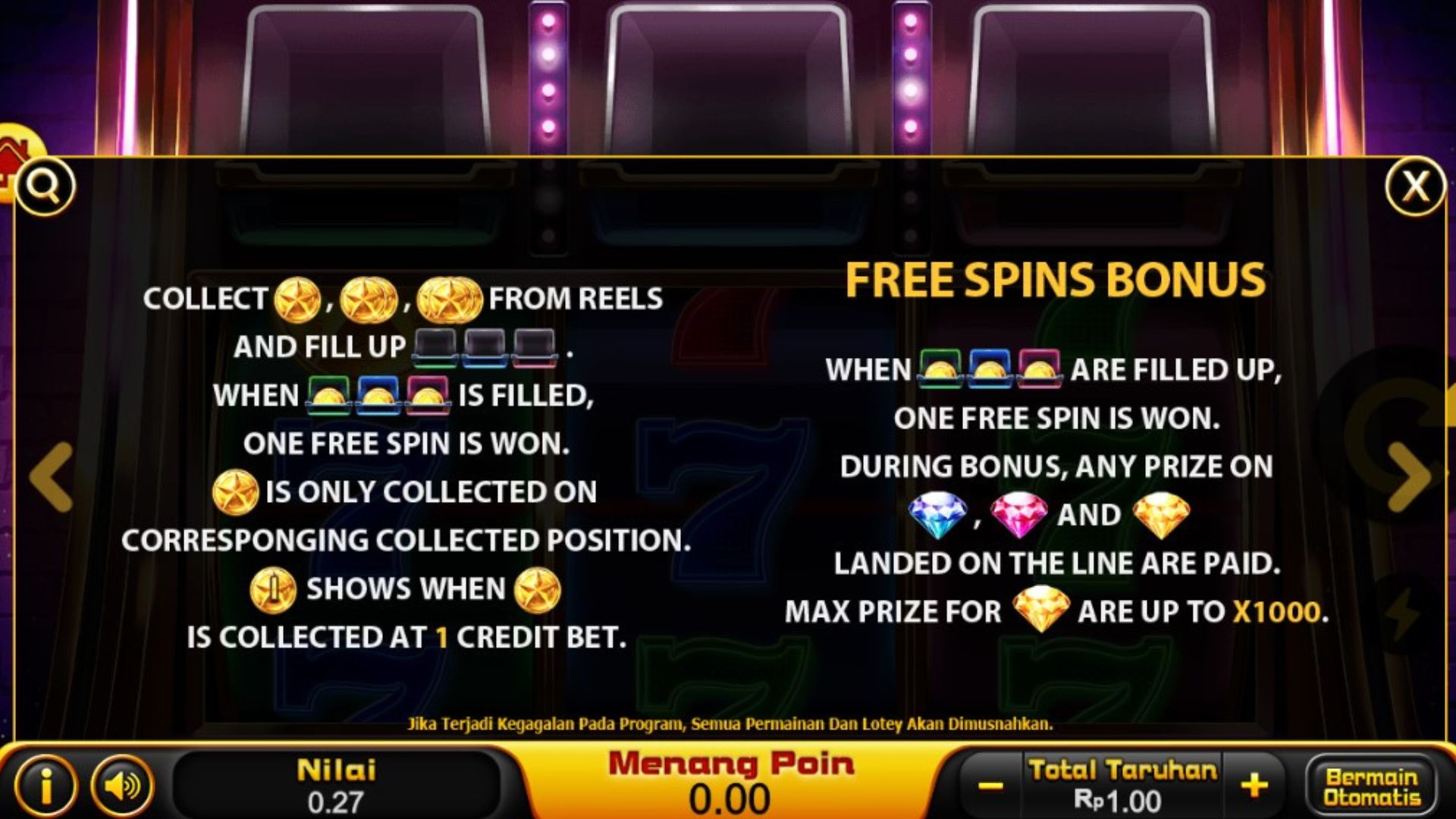This screenshot has height=819, width=1456.
Task: Toggle the sound speaker button
Action: coord(121,786)
